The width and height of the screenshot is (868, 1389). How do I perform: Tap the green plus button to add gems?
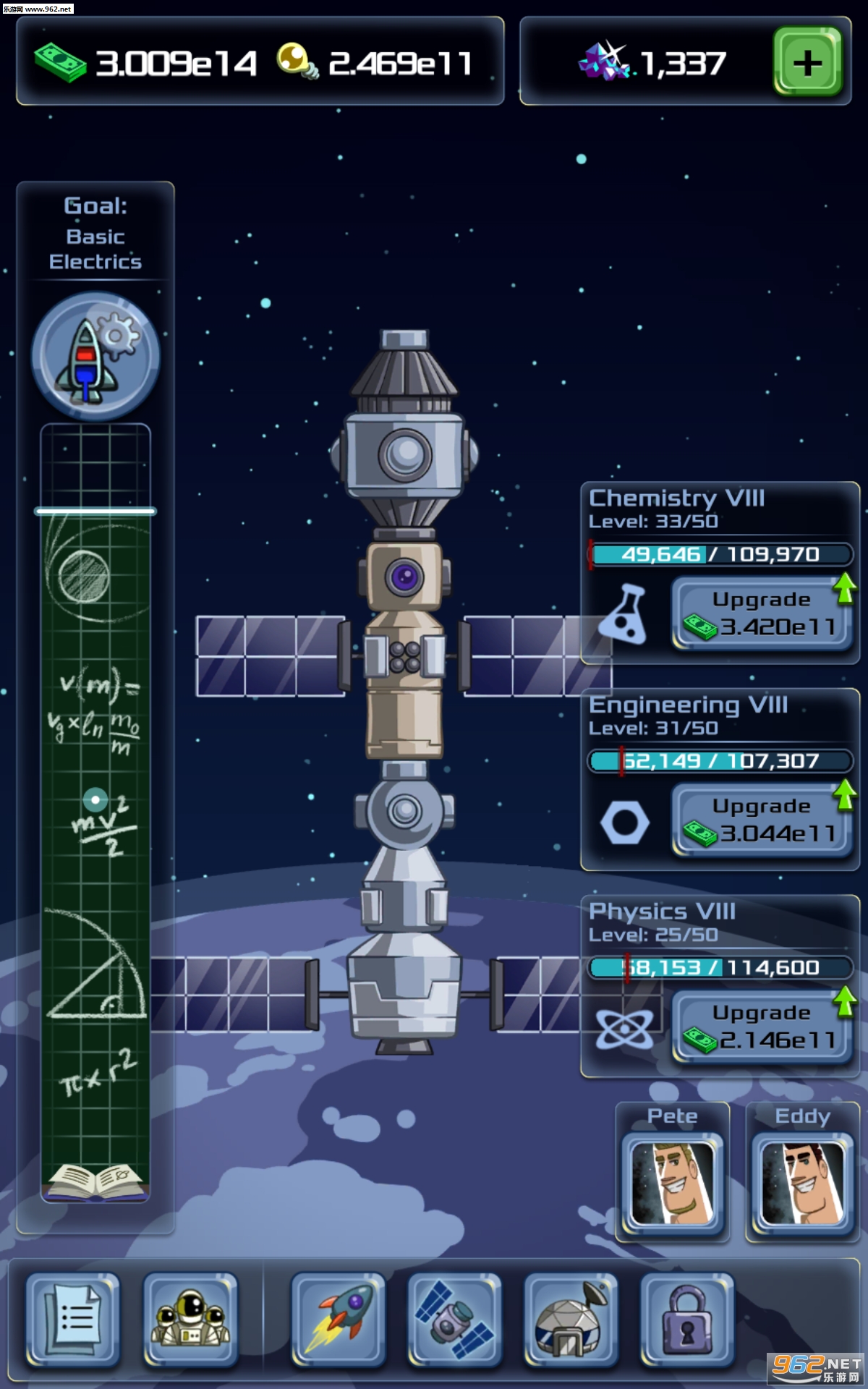click(807, 62)
